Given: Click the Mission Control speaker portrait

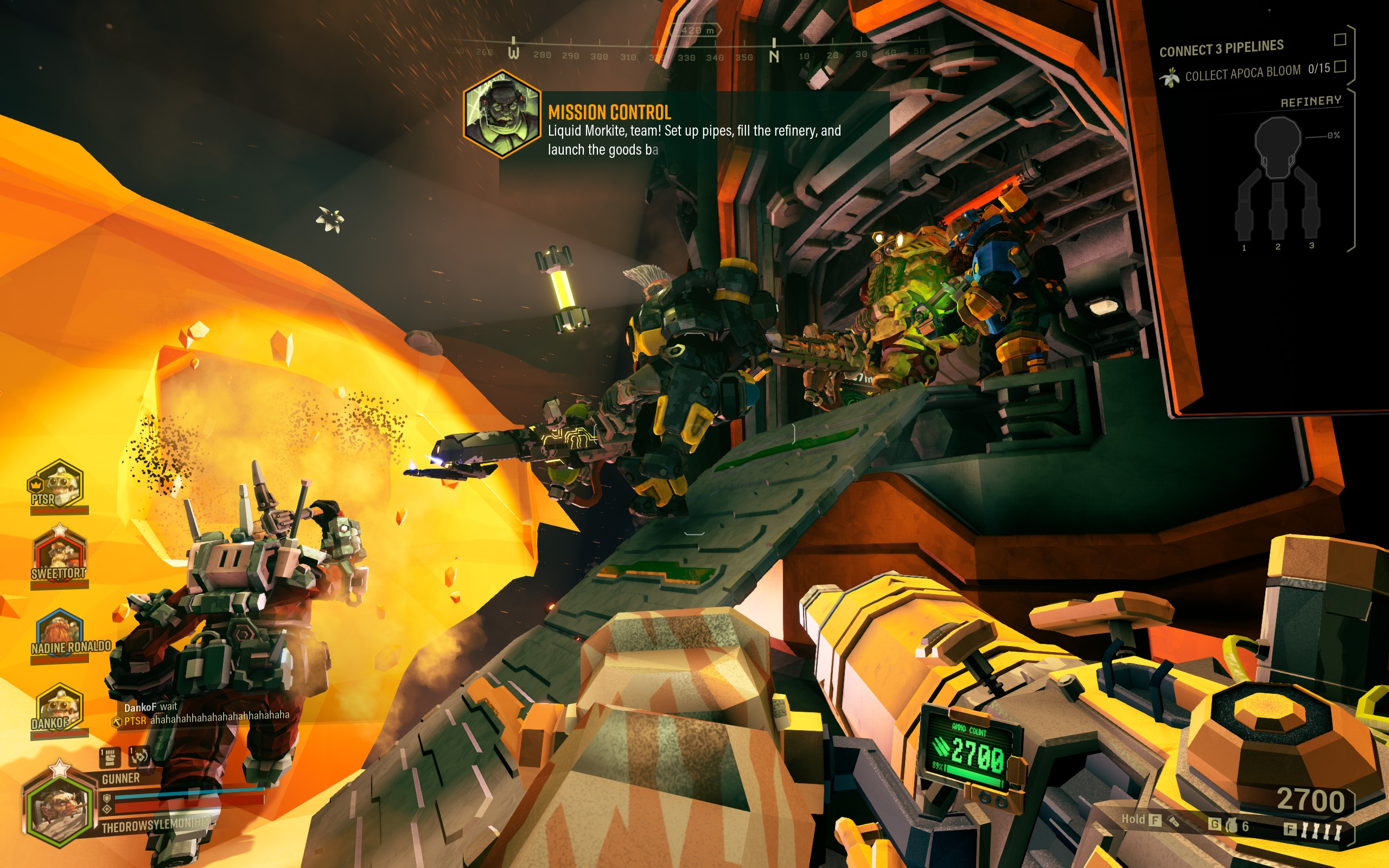Looking at the screenshot, I should click(x=502, y=115).
